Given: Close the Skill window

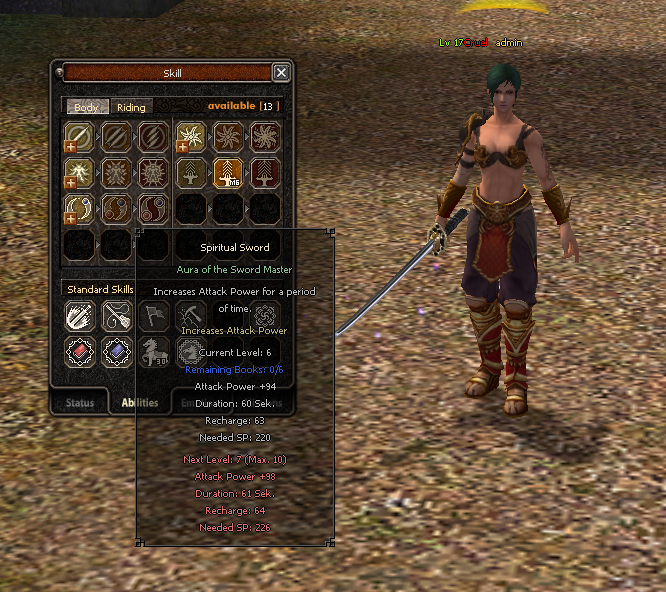Looking at the screenshot, I should (x=281, y=72).
